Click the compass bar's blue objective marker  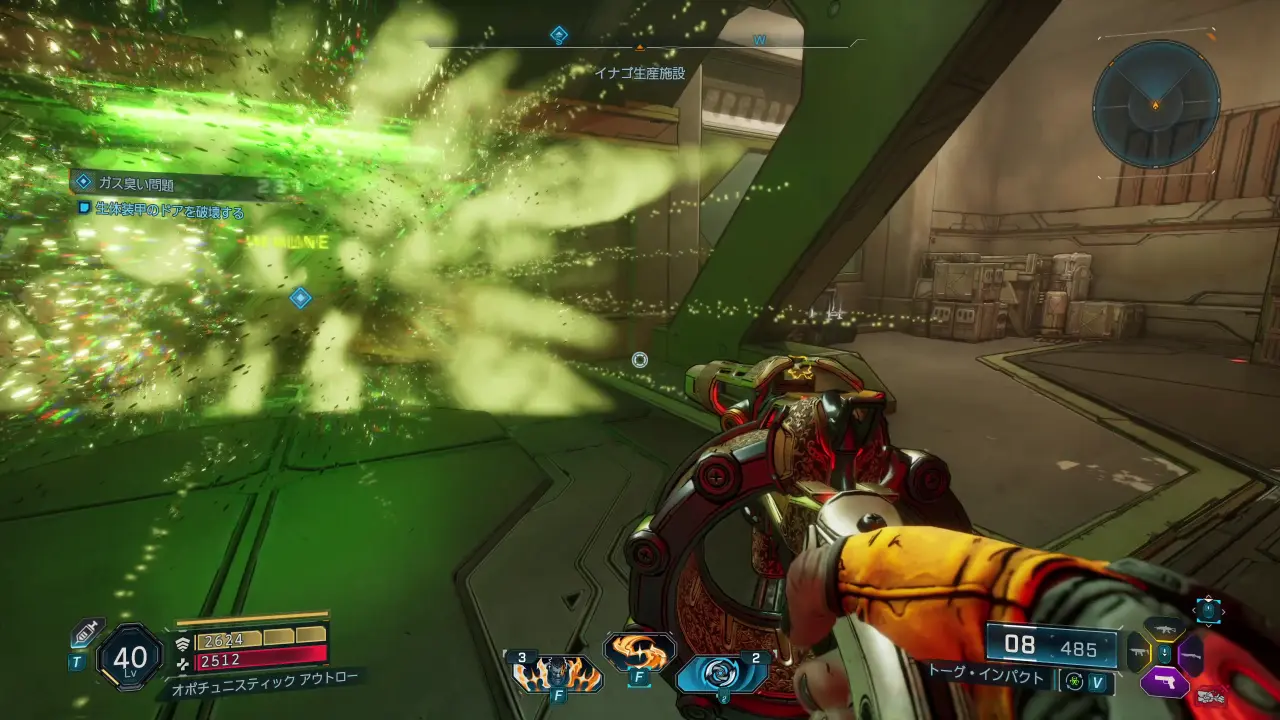(559, 36)
